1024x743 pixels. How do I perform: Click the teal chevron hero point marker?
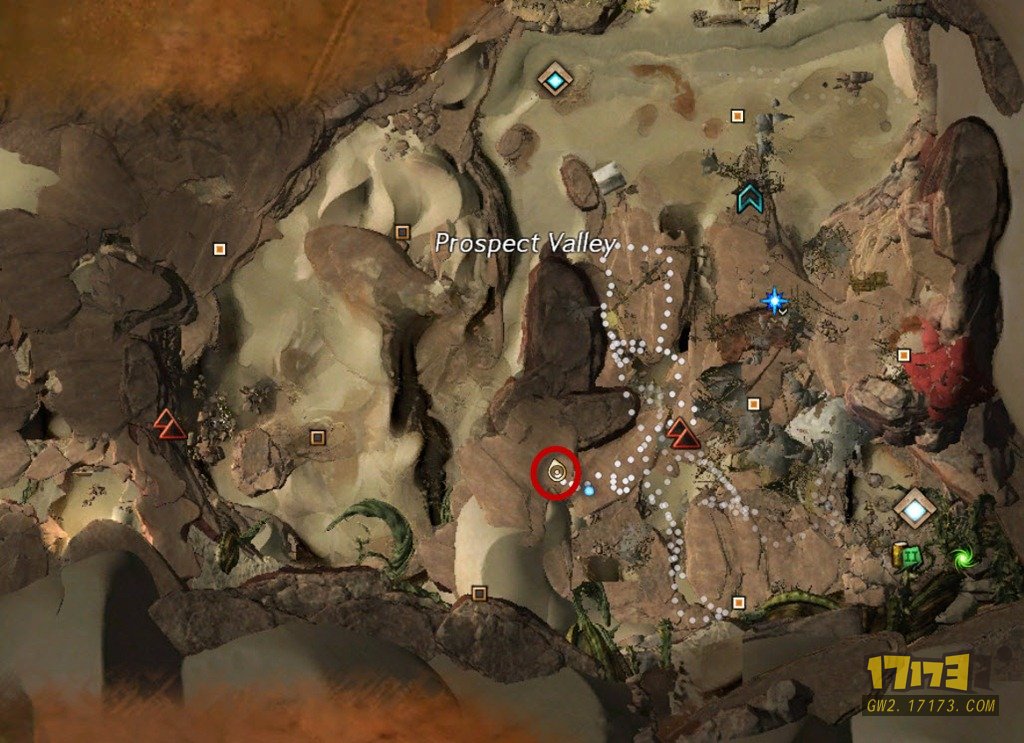click(749, 197)
